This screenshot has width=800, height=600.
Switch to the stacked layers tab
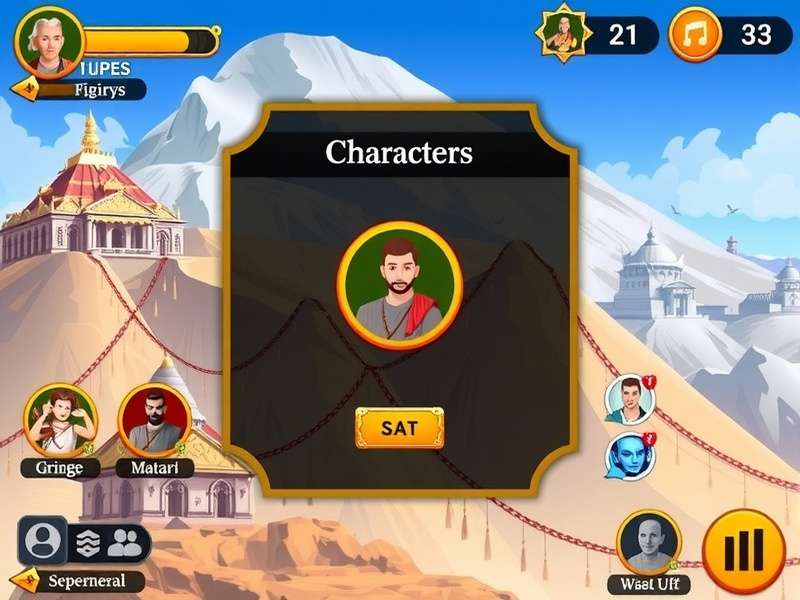(88, 542)
